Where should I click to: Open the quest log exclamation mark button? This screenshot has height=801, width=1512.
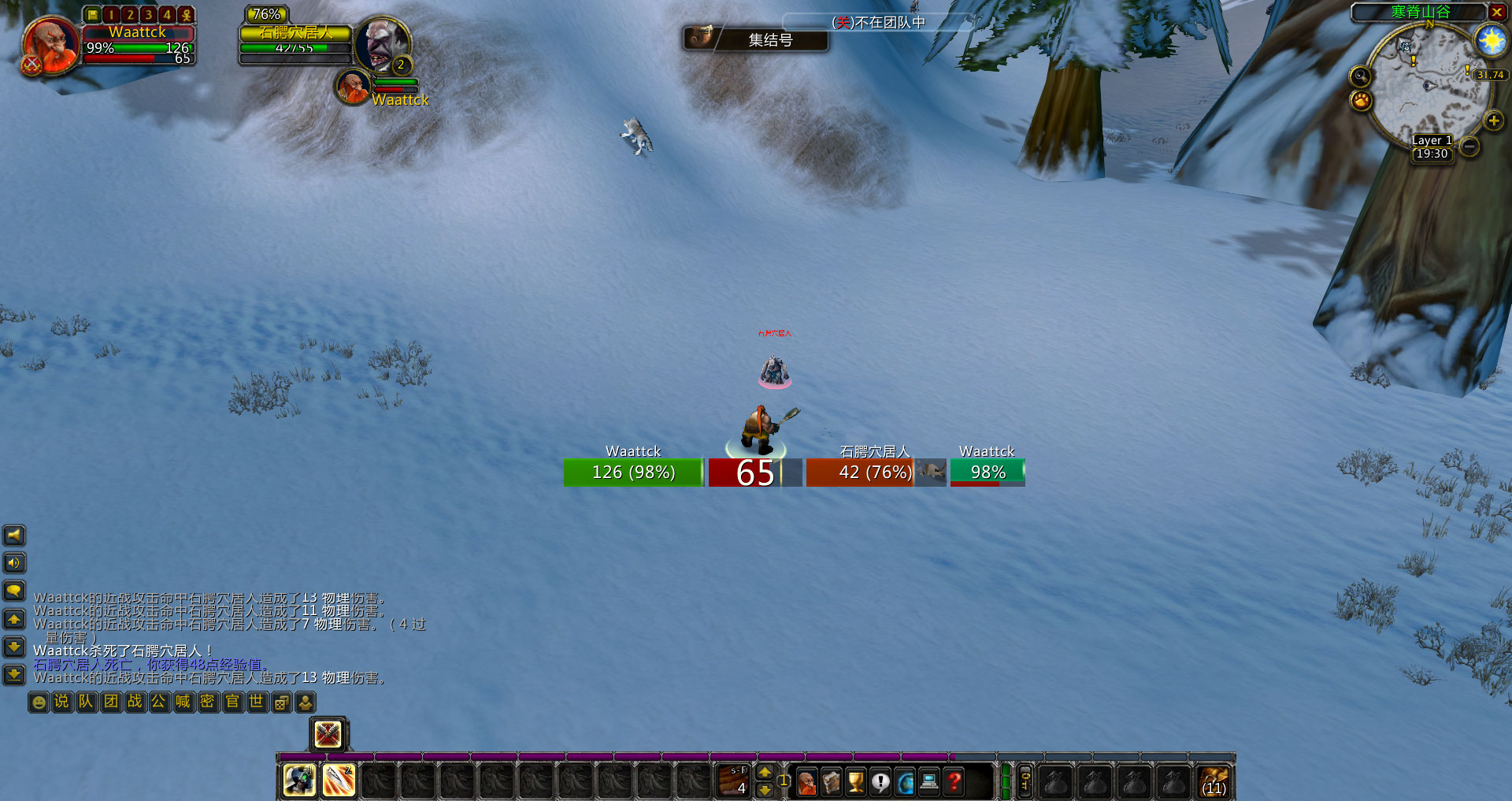tap(880, 781)
